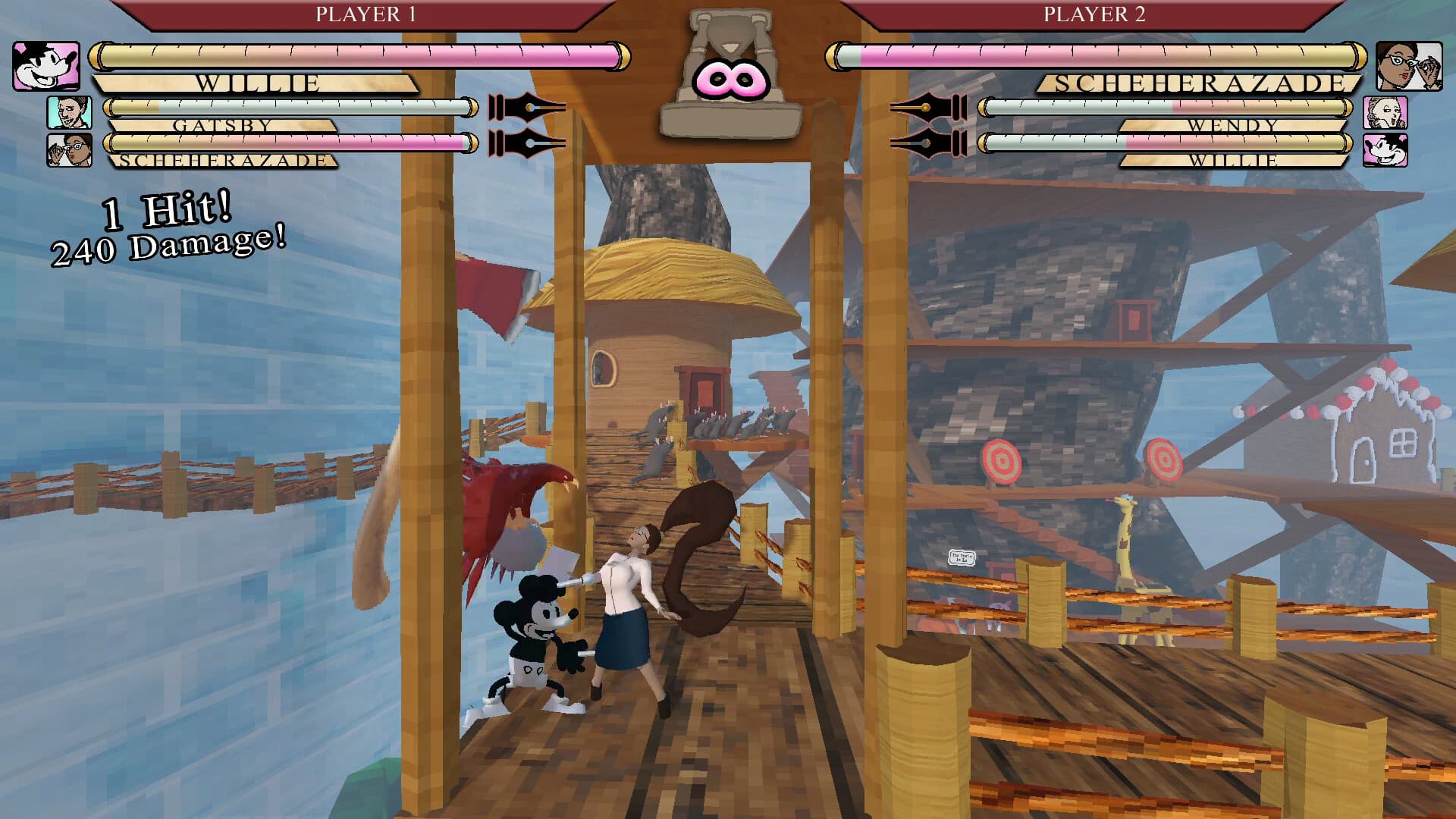
Task: Toggle the upper pen icon on Player 2 side
Action: 928,106
